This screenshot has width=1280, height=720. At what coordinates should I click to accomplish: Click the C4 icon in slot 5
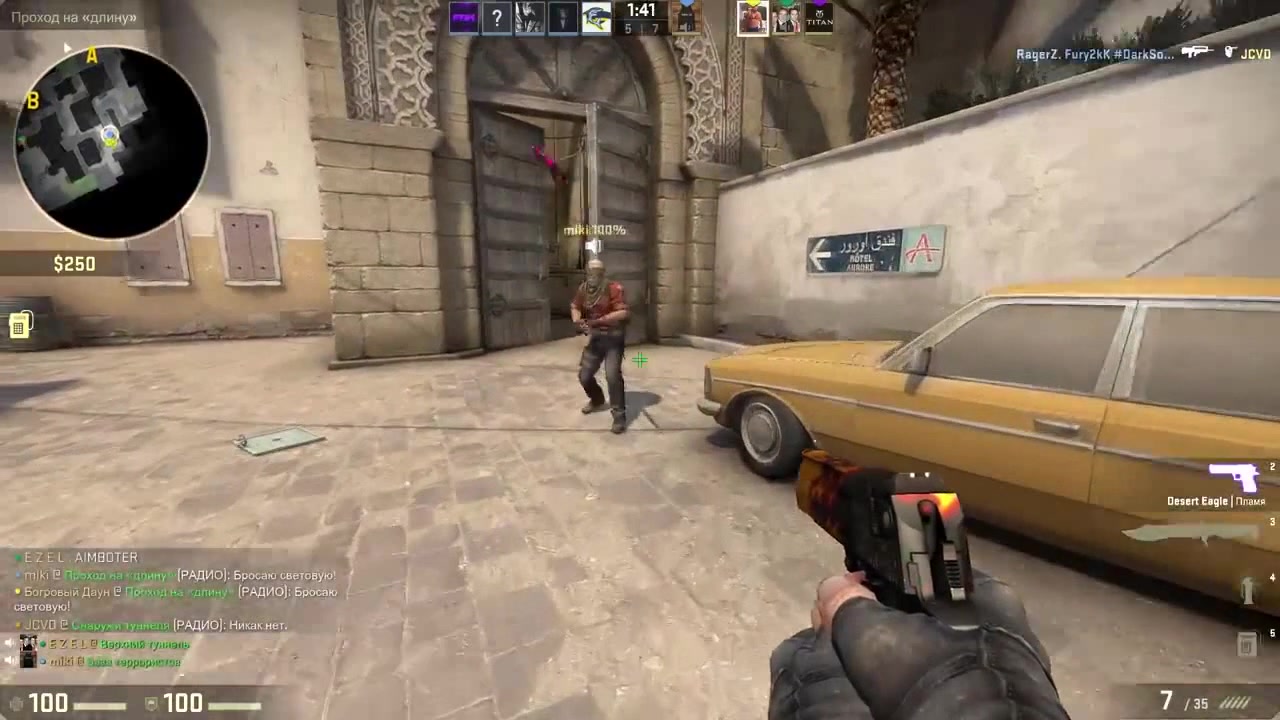(x=1248, y=645)
